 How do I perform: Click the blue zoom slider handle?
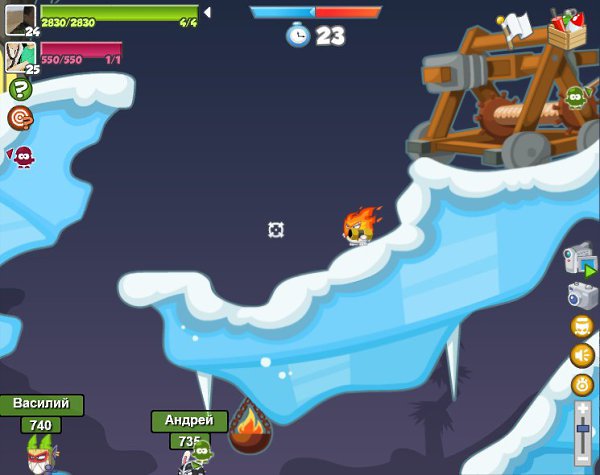[583, 428]
